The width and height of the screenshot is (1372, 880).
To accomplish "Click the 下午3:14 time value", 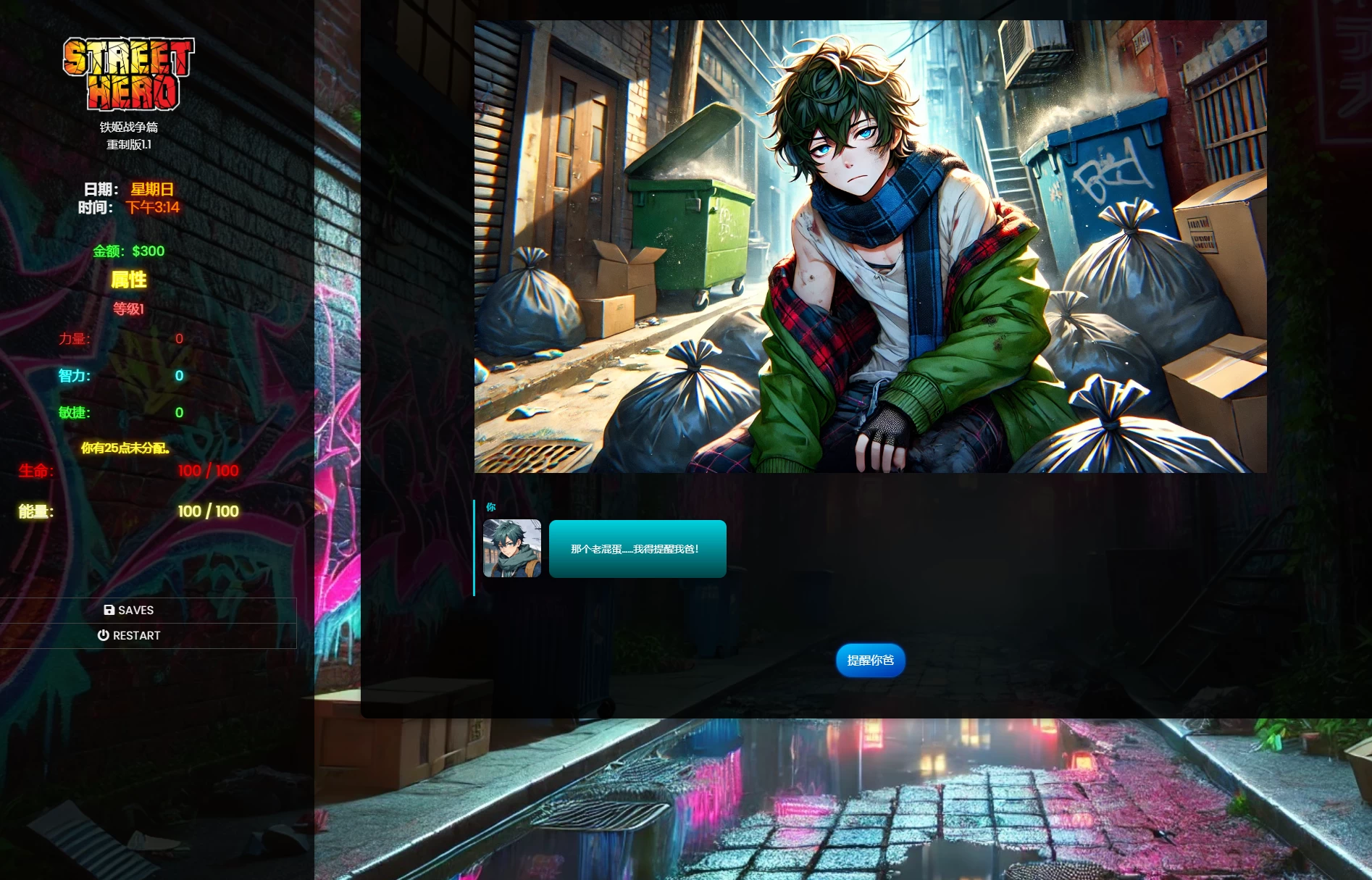I will pyautogui.click(x=154, y=208).
